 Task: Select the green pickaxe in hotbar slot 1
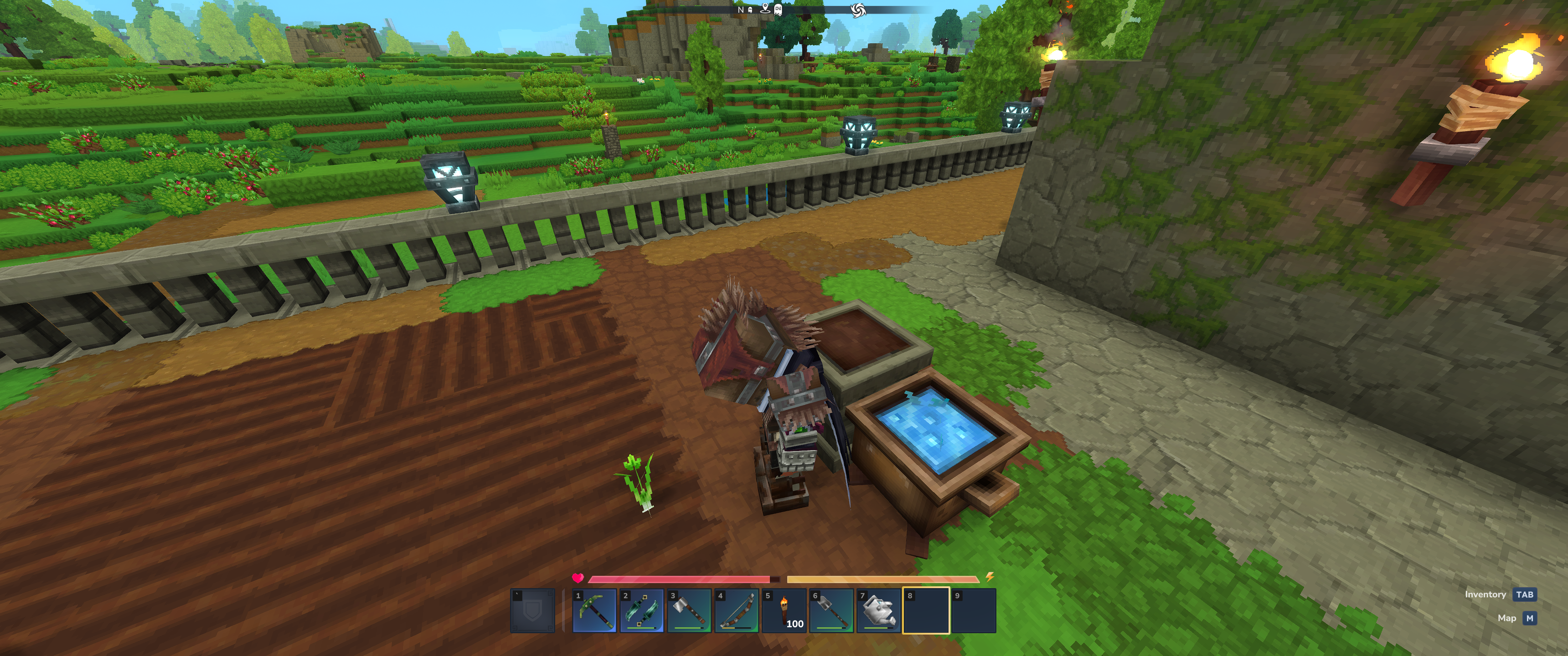point(595,610)
